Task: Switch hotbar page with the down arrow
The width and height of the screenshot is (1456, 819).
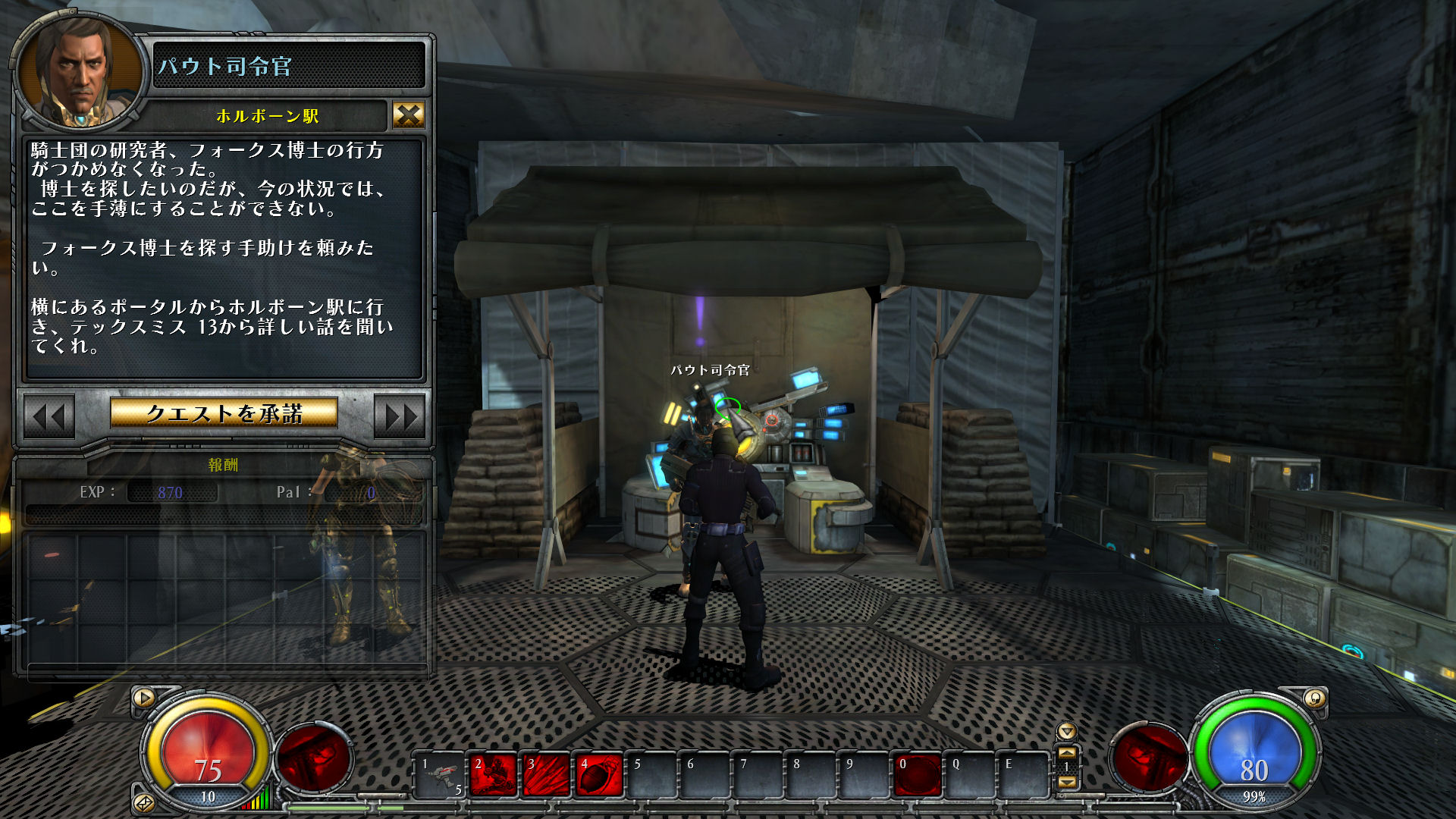Action: coord(1067,782)
